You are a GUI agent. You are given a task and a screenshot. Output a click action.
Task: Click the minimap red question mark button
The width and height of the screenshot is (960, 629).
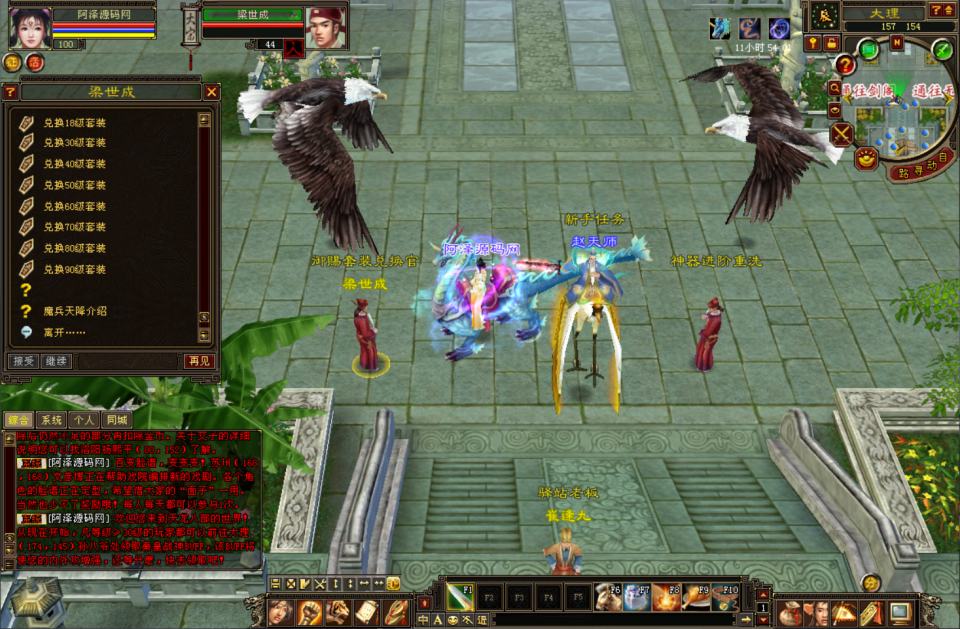(845, 65)
